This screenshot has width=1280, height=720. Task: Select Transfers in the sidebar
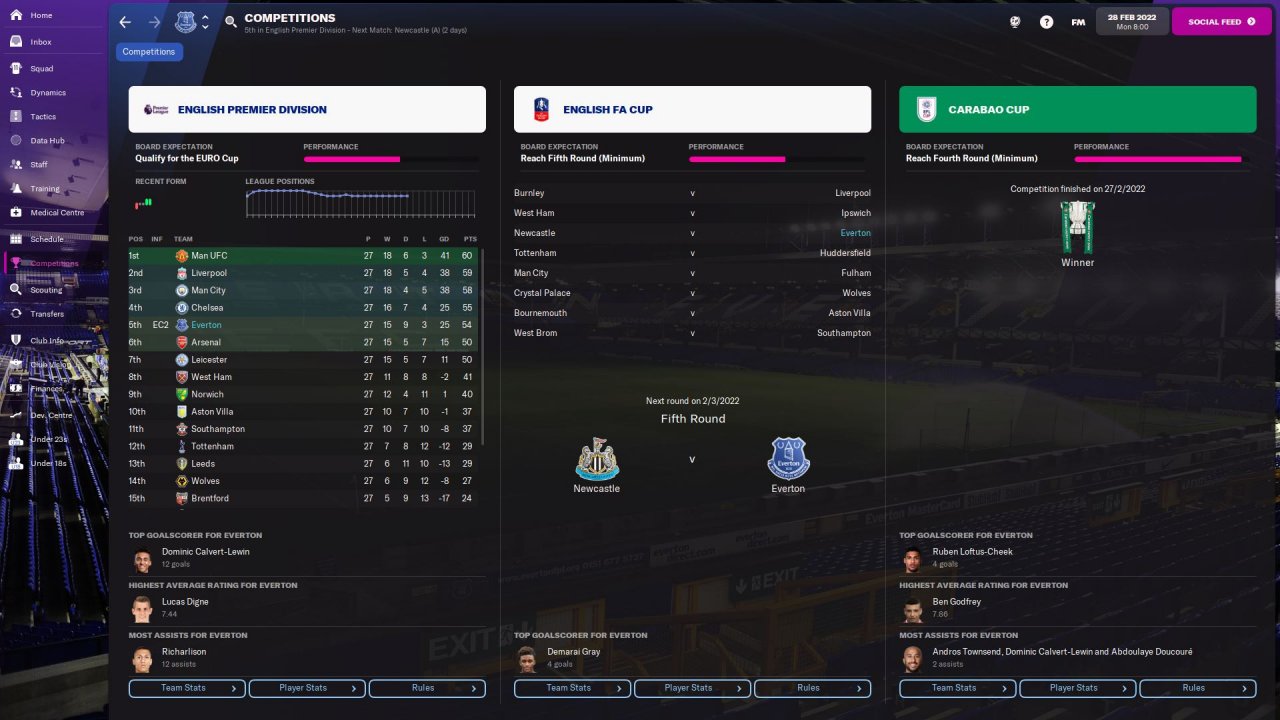click(x=46, y=314)
